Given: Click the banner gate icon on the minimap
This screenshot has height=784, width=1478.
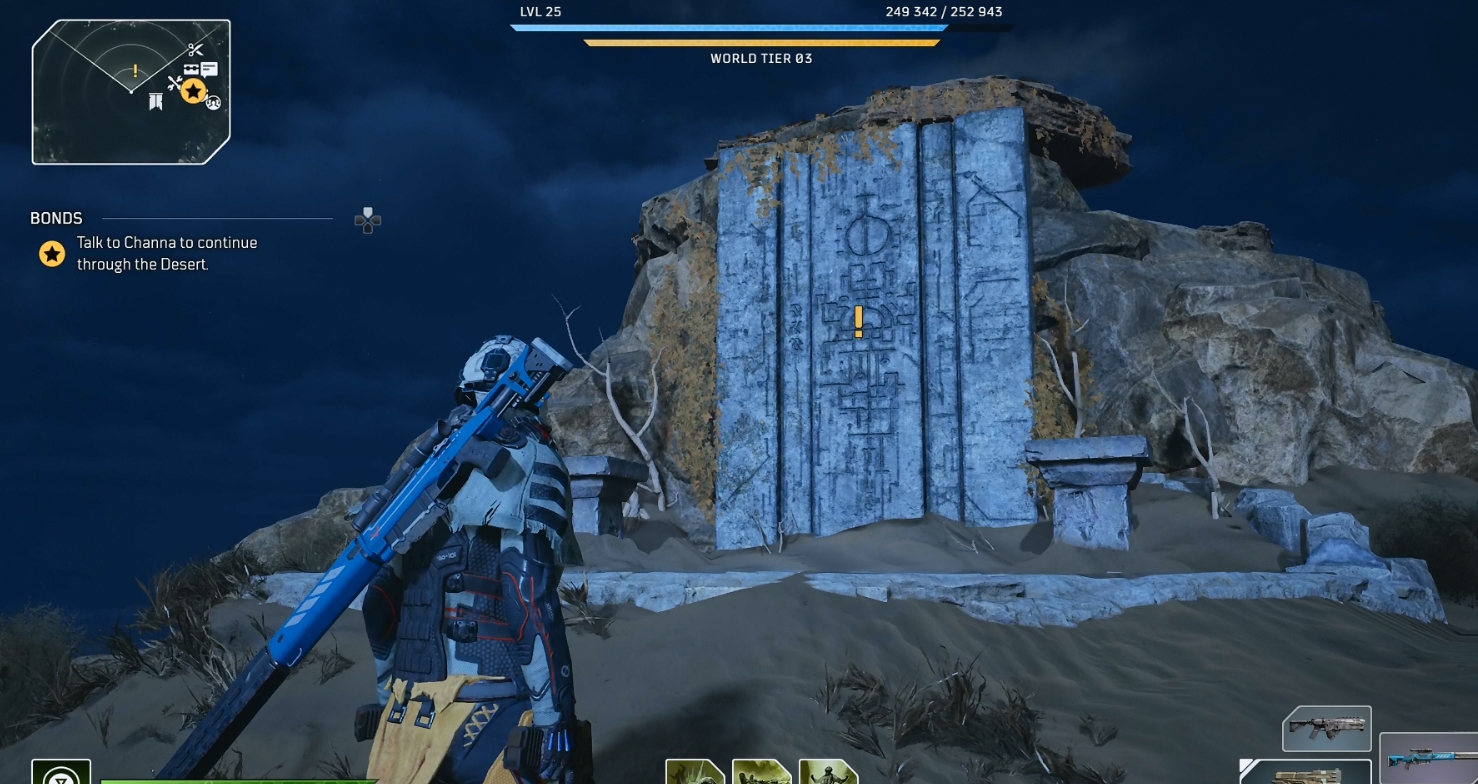Looking at the screenshot, I should pyautogui.click(x=156, y=101).
